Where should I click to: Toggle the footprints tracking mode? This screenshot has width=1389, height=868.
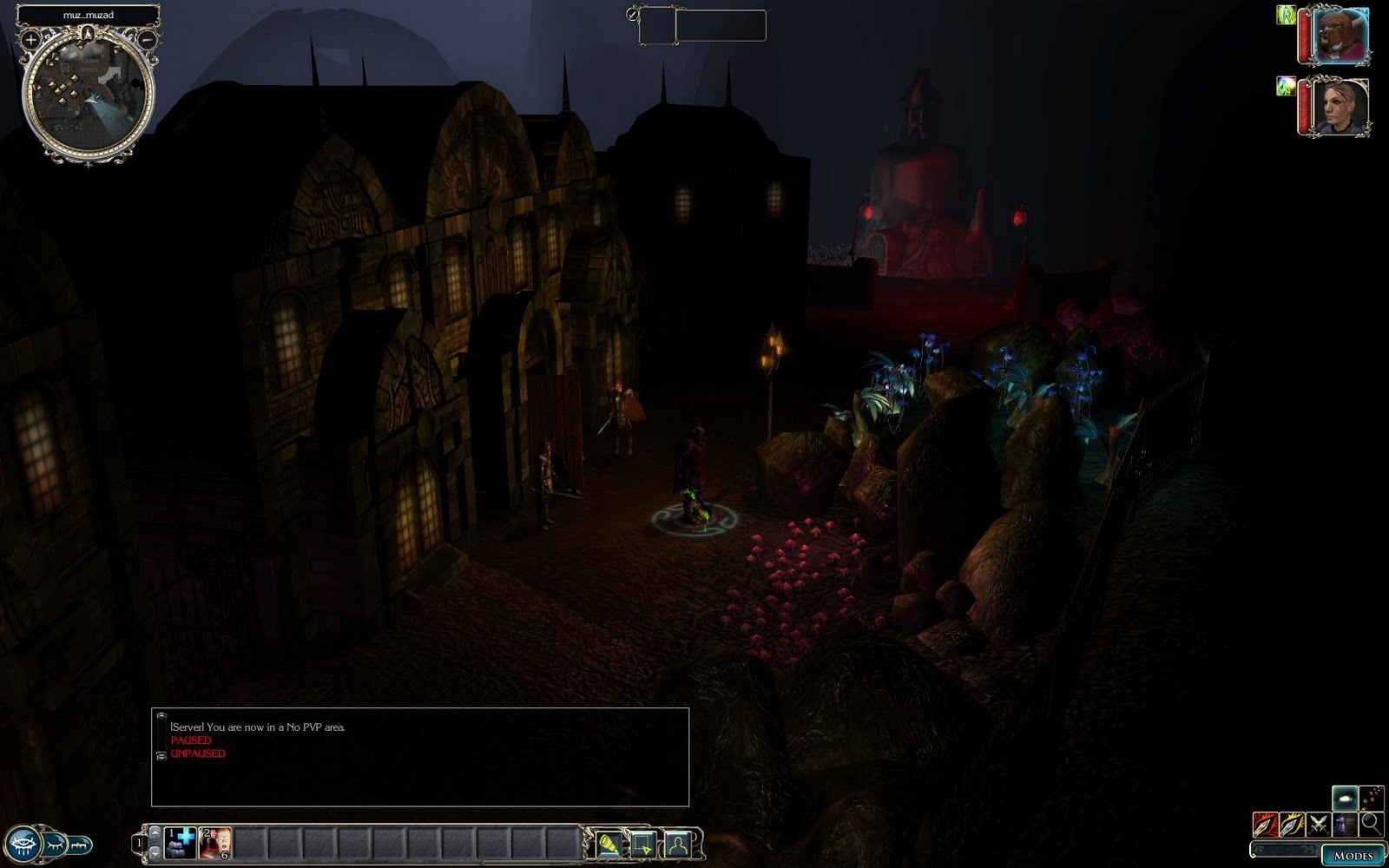pyautogui.click(x=1372, y=798)
